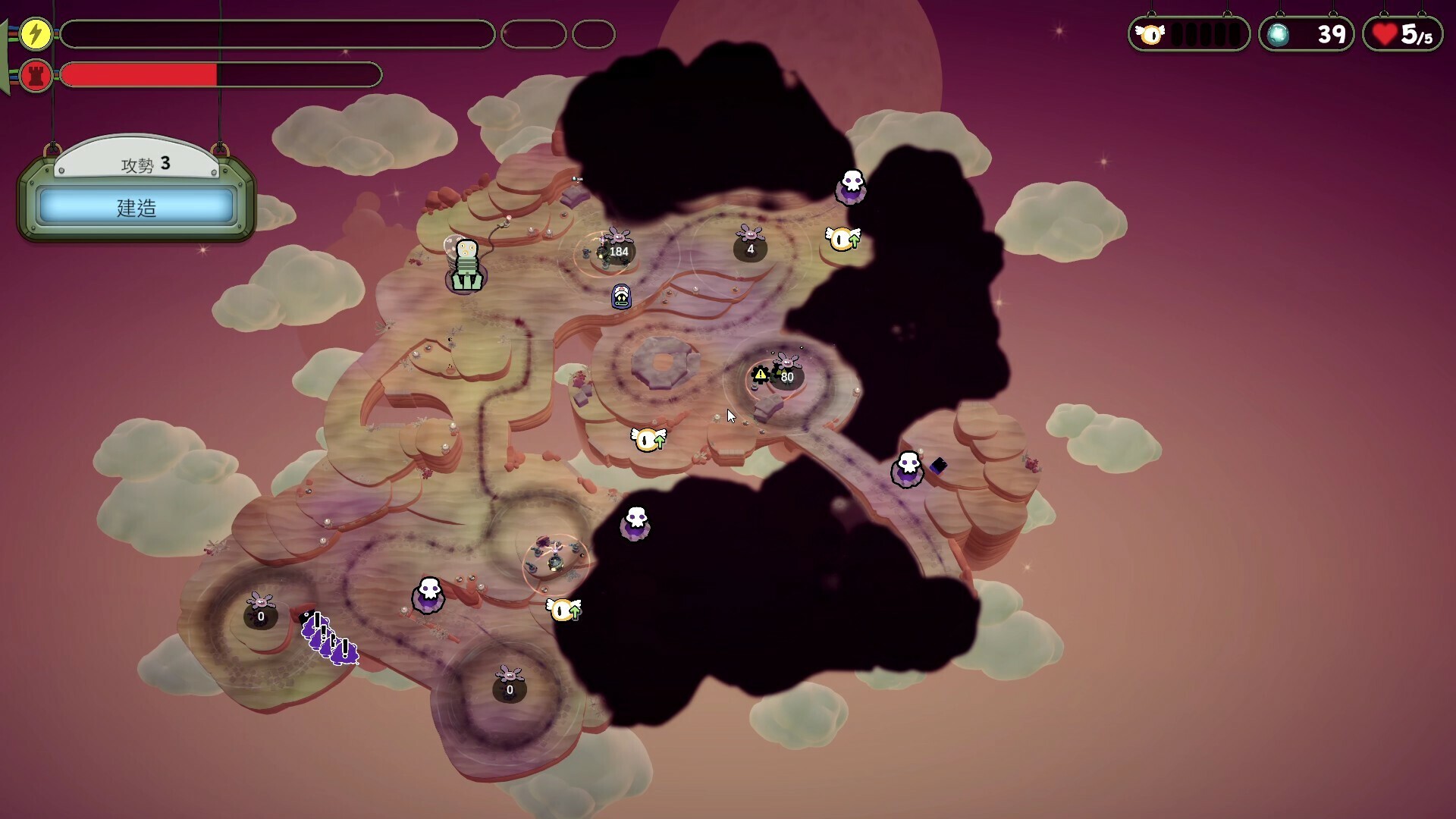The width and height of the screenshot is (1456, 819).
Task: Click the skull nest left of center island
Action: 428,597
